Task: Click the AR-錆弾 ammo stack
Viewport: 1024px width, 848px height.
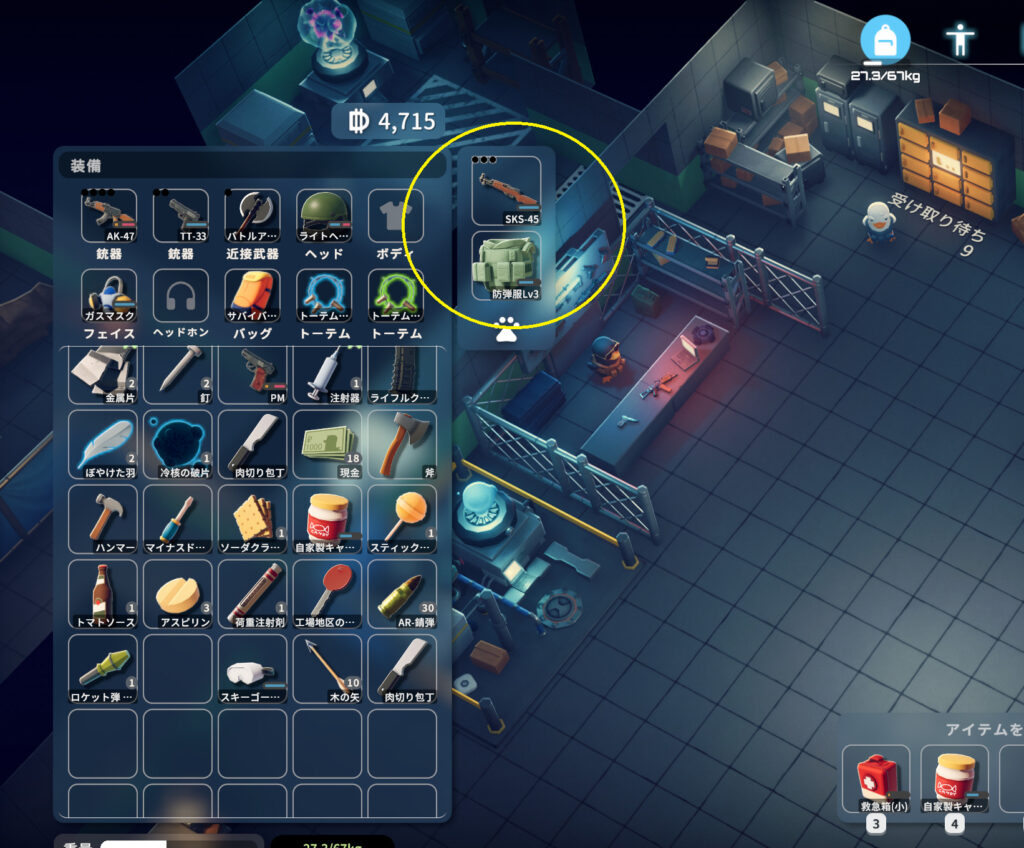Action: click(x=402, y=594)
